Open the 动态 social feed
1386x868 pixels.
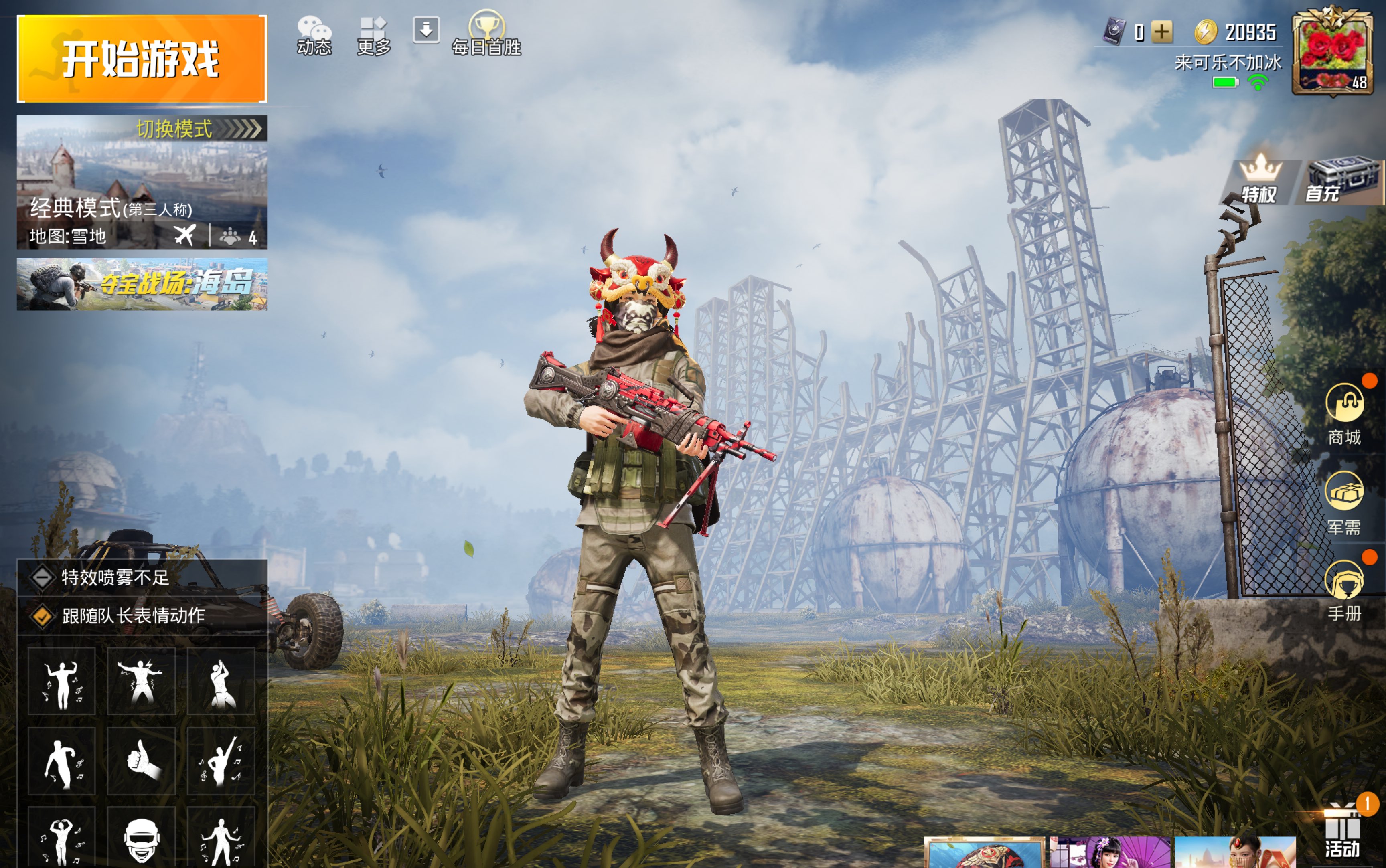click(x=314, y=36)
